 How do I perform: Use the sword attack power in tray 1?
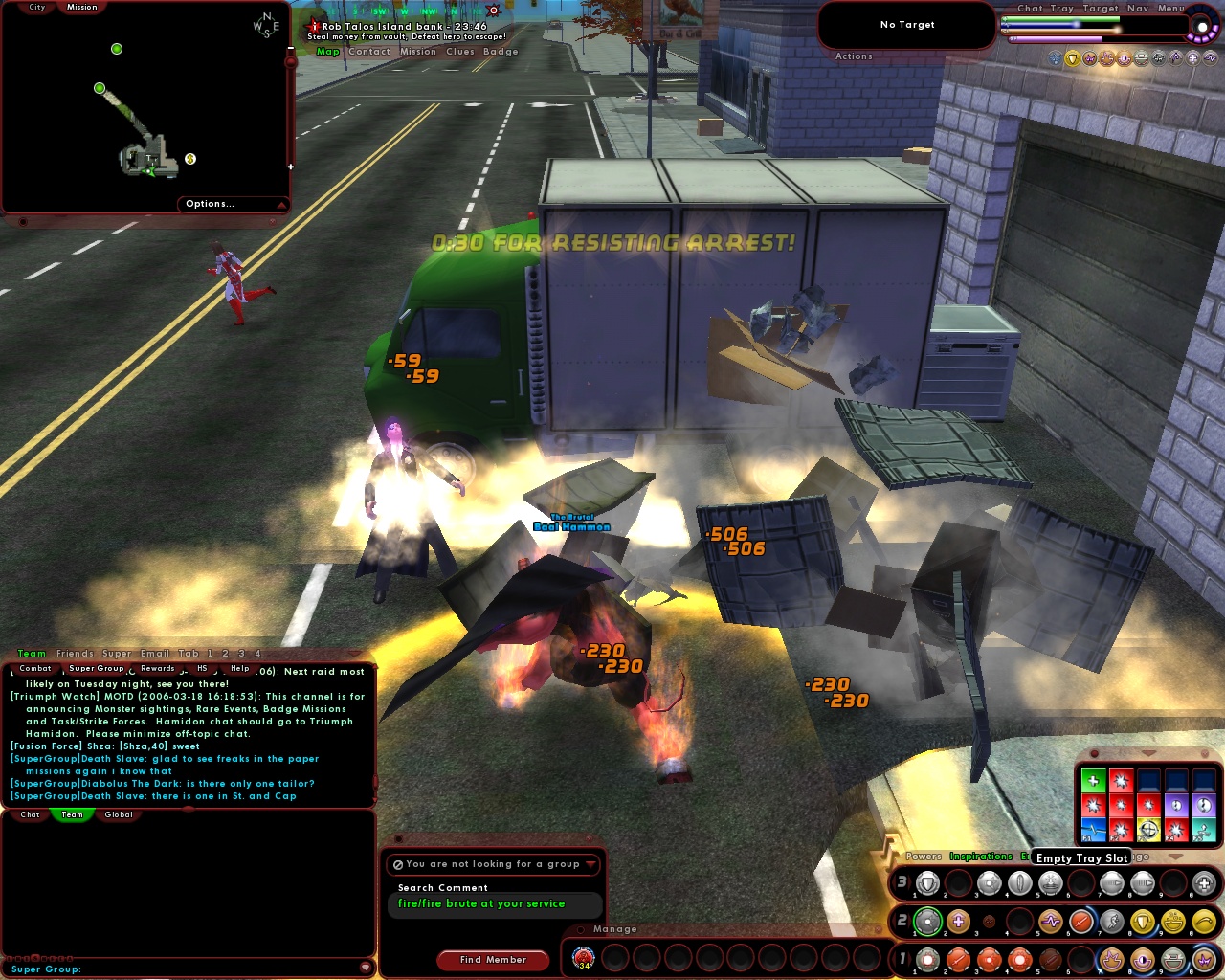957,960
